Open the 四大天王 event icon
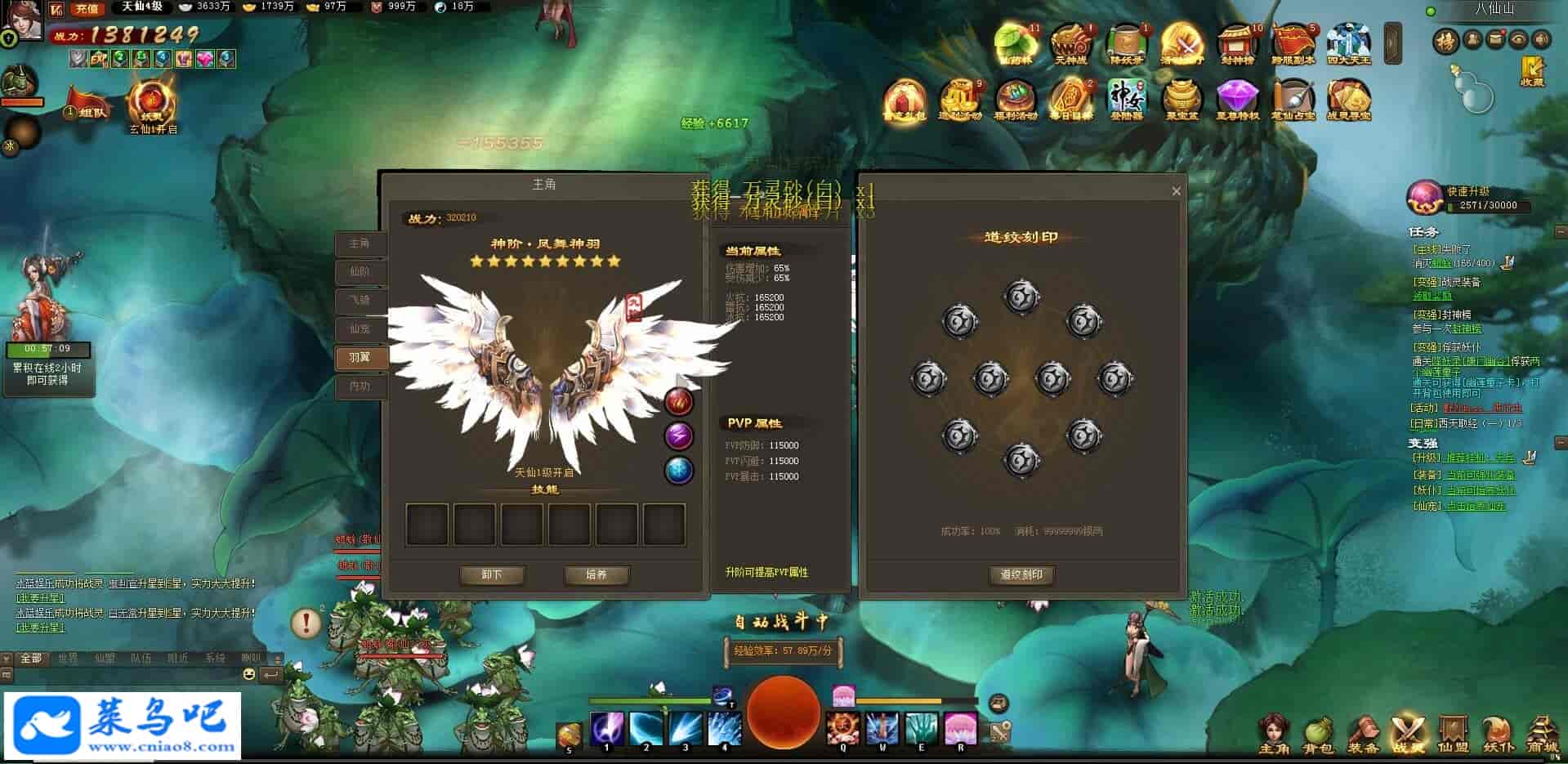This screenshot has height=764, width=1568. (x=1348, y=43)
